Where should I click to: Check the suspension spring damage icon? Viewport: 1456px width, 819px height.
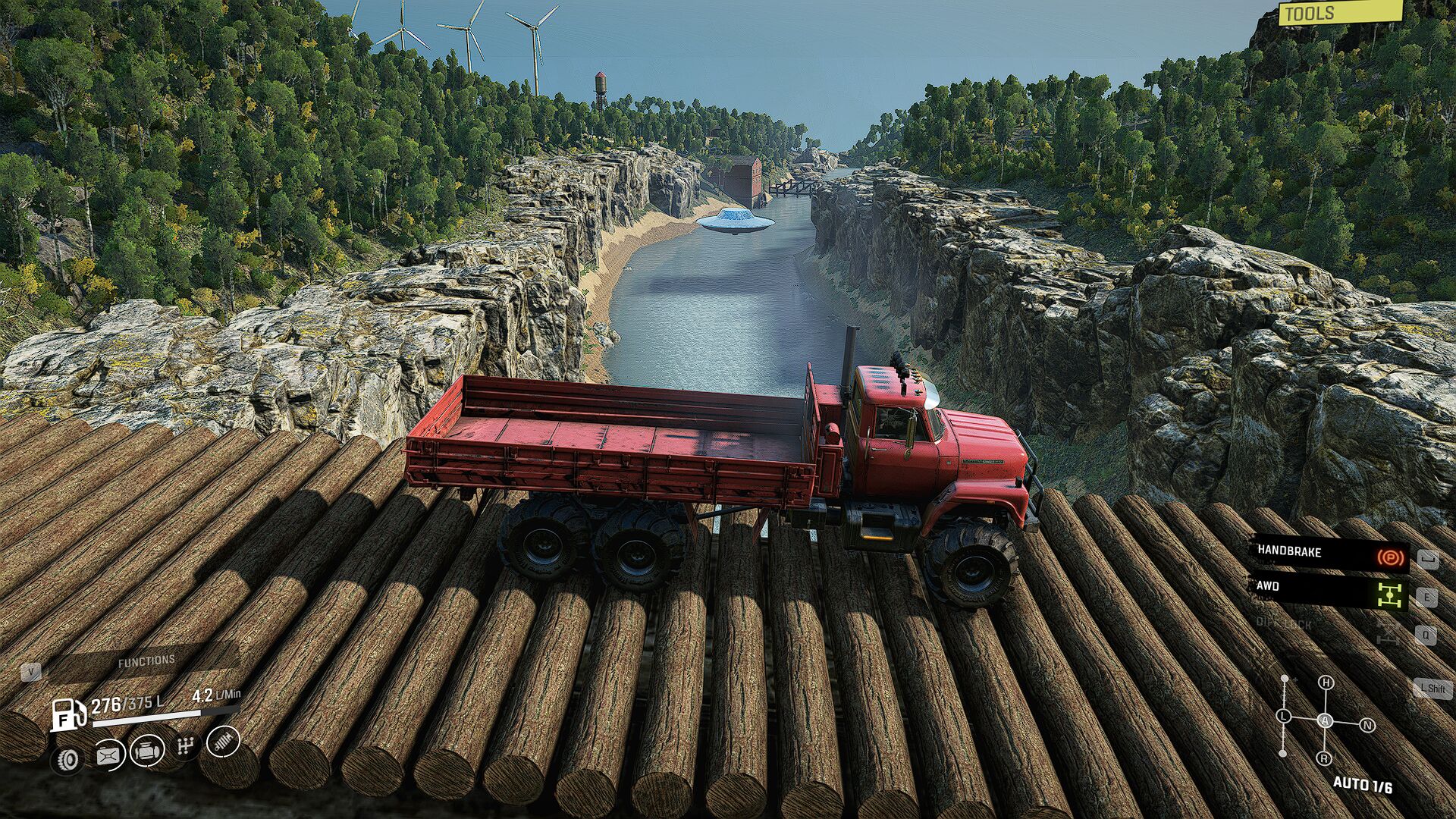tap(223, 742)
